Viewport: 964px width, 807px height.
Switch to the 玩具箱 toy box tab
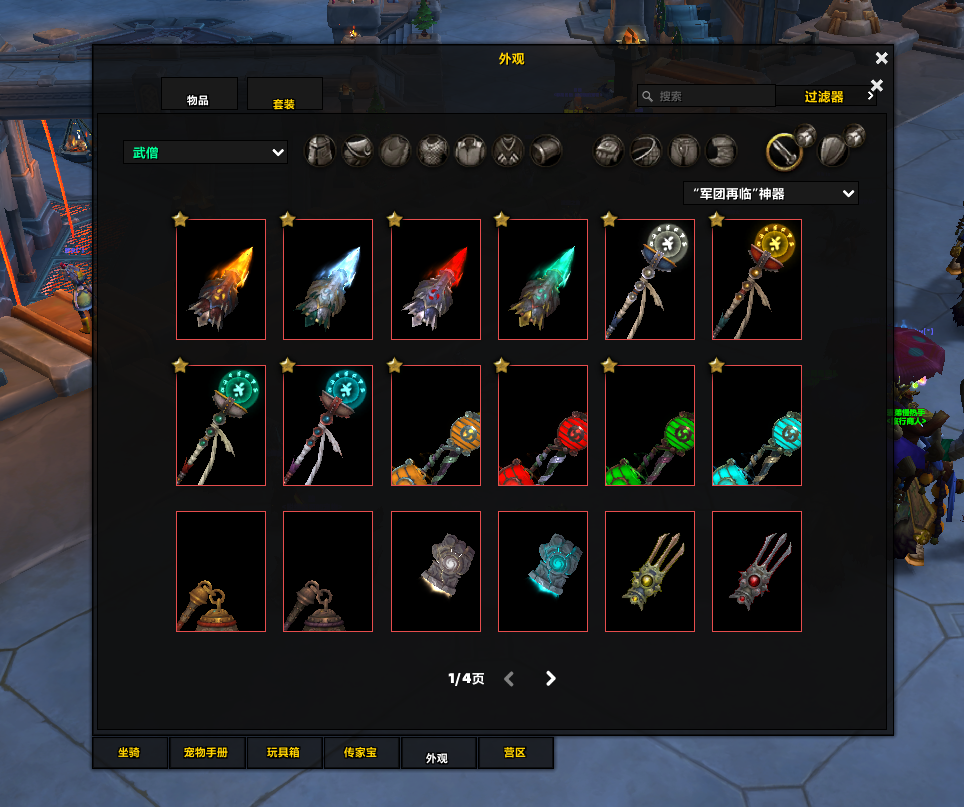click(283, 753)
